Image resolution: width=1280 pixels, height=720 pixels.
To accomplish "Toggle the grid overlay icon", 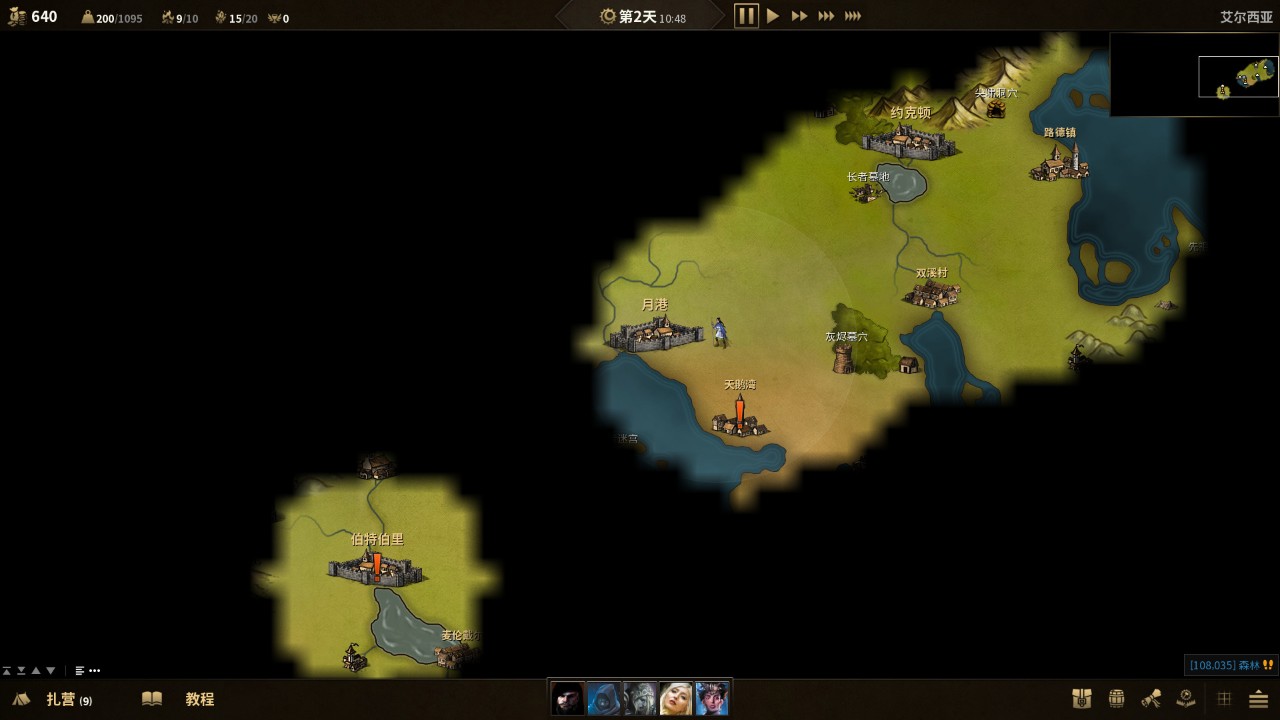I will [1224, 699].
